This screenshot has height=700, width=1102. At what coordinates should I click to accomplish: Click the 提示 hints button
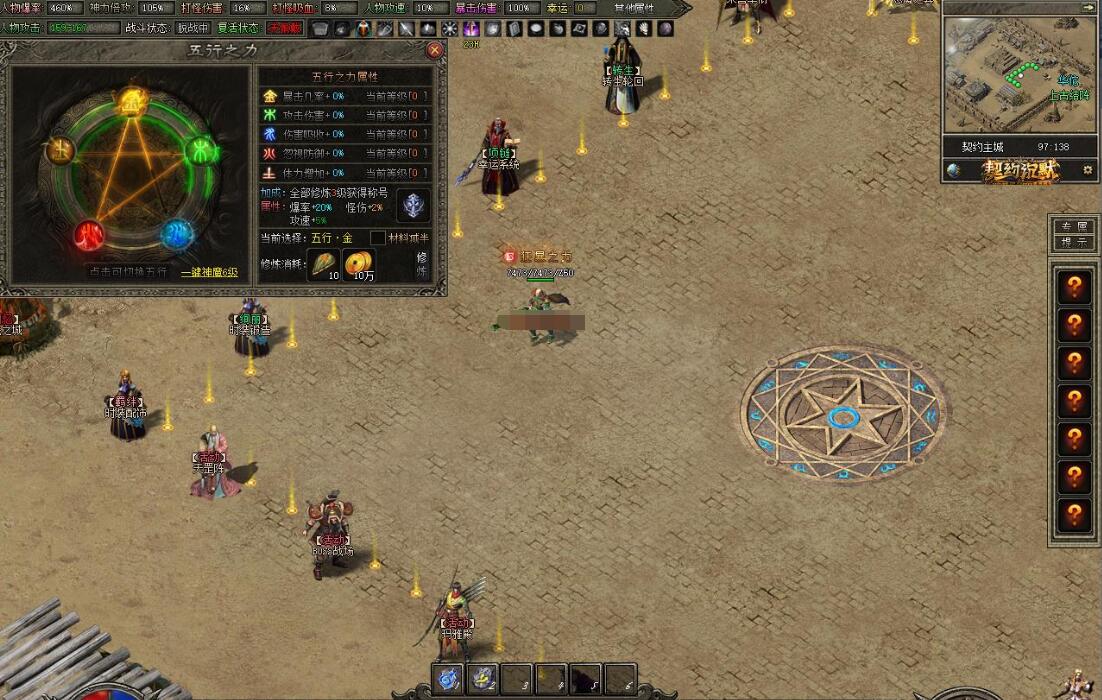click(1074, 241)
